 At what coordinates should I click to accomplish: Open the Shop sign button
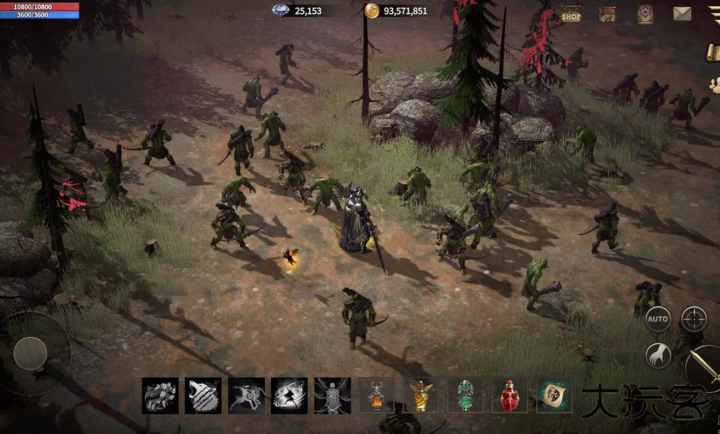[x=571, y=14]
